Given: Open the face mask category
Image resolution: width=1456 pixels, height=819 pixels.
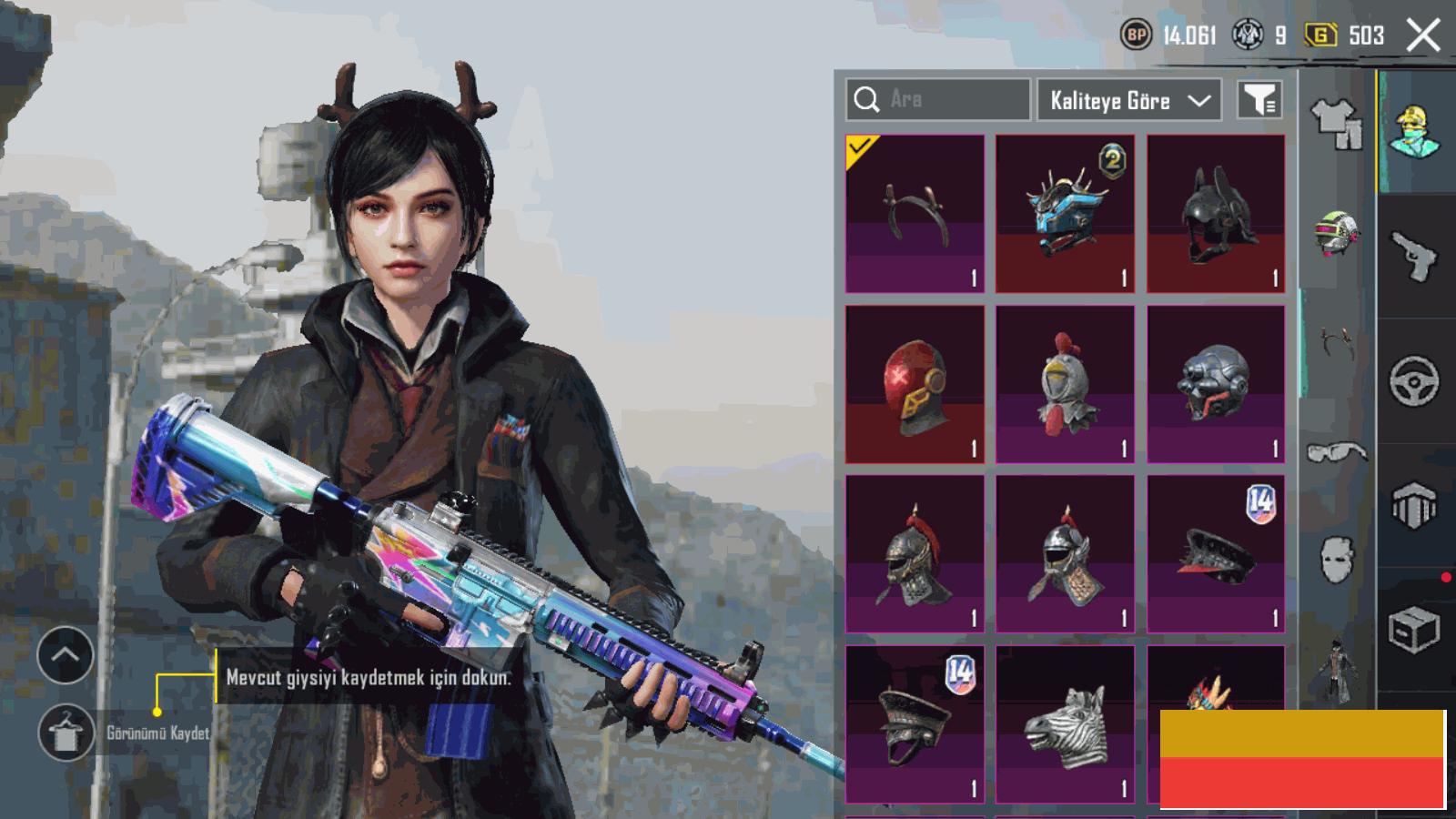Looking at the screenshot, I should coord(1336,558).
